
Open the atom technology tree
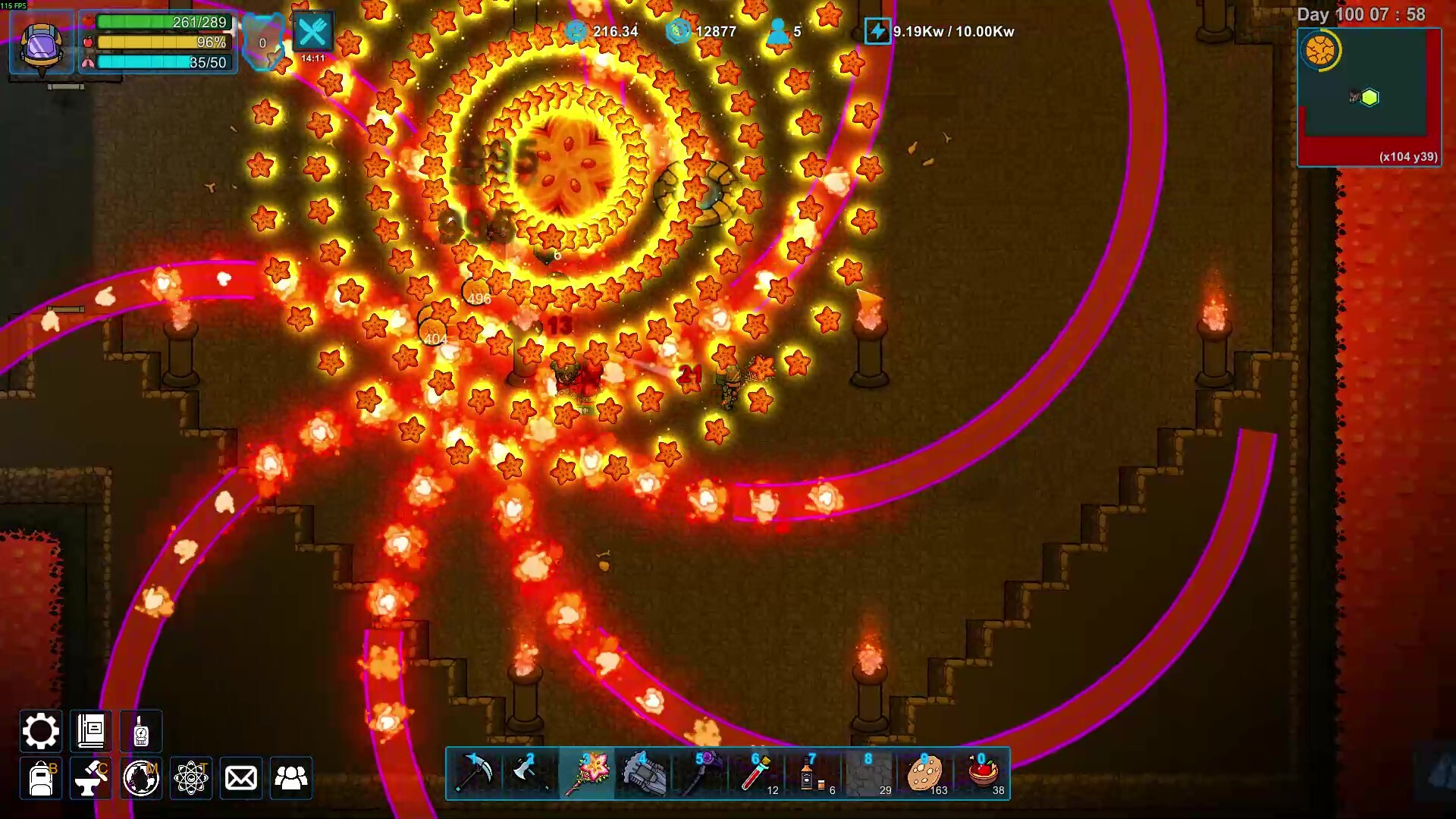click(191, 778)
